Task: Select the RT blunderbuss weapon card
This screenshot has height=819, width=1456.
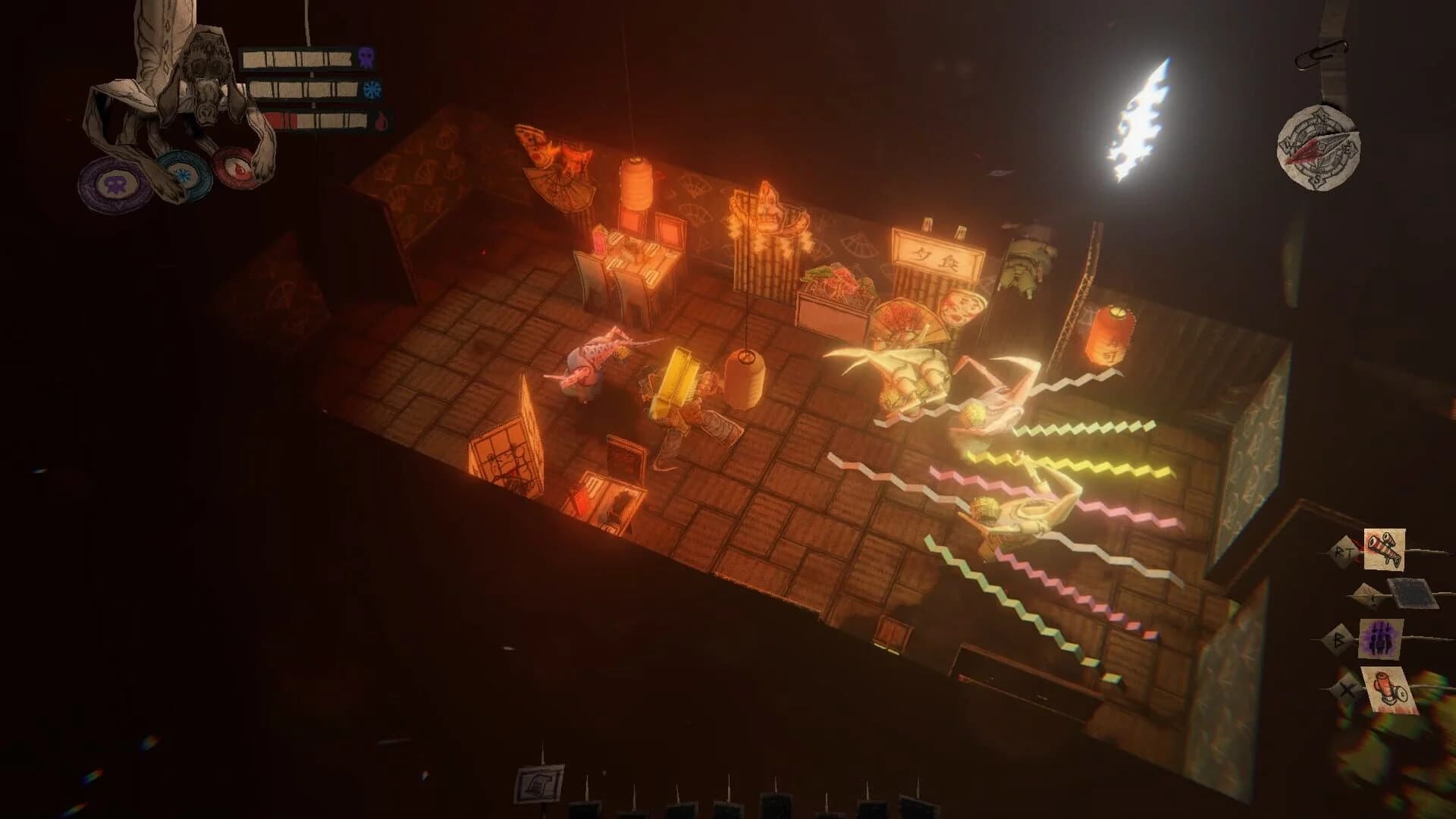Action: [x=1385, y=548]
